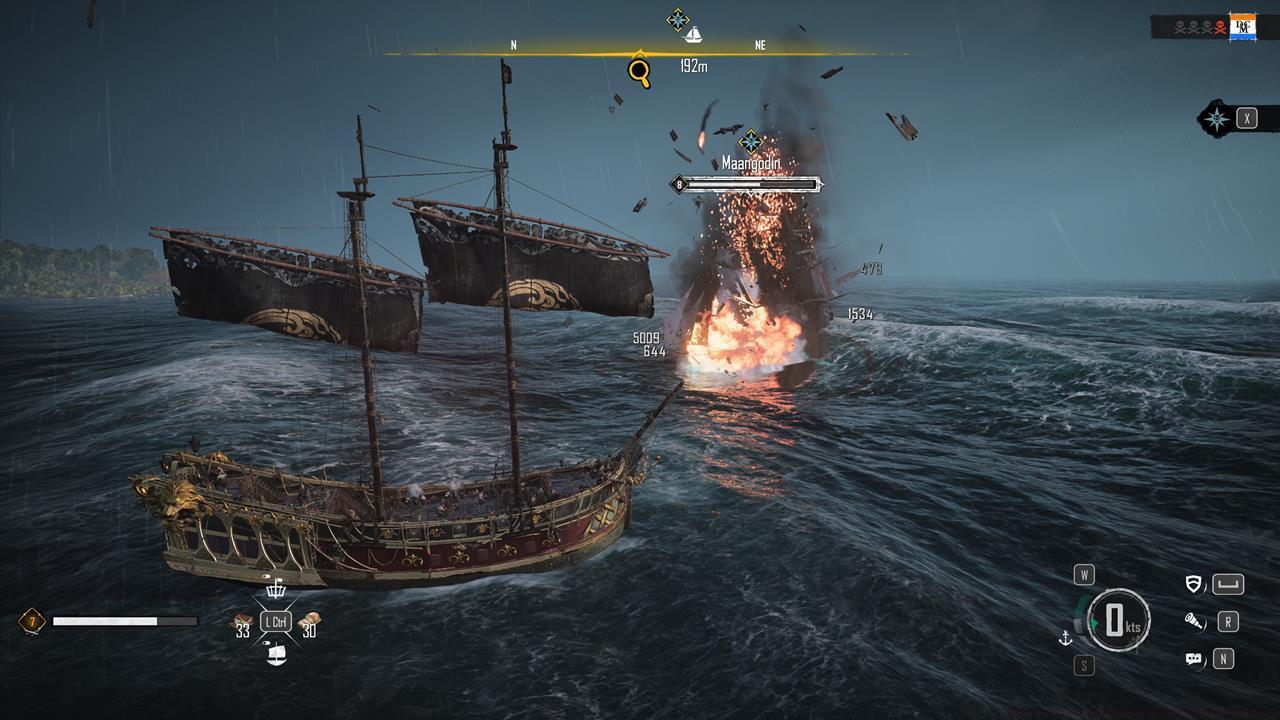The width and height of the screenshot is (1280, 720).
Task: Select the food provisions icon showing 33
Action: [242, 618]
